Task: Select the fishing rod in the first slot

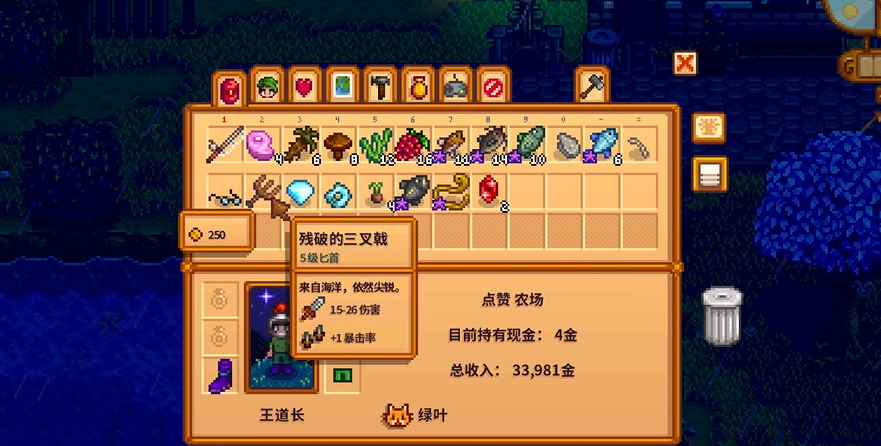Action: (226, 146)
